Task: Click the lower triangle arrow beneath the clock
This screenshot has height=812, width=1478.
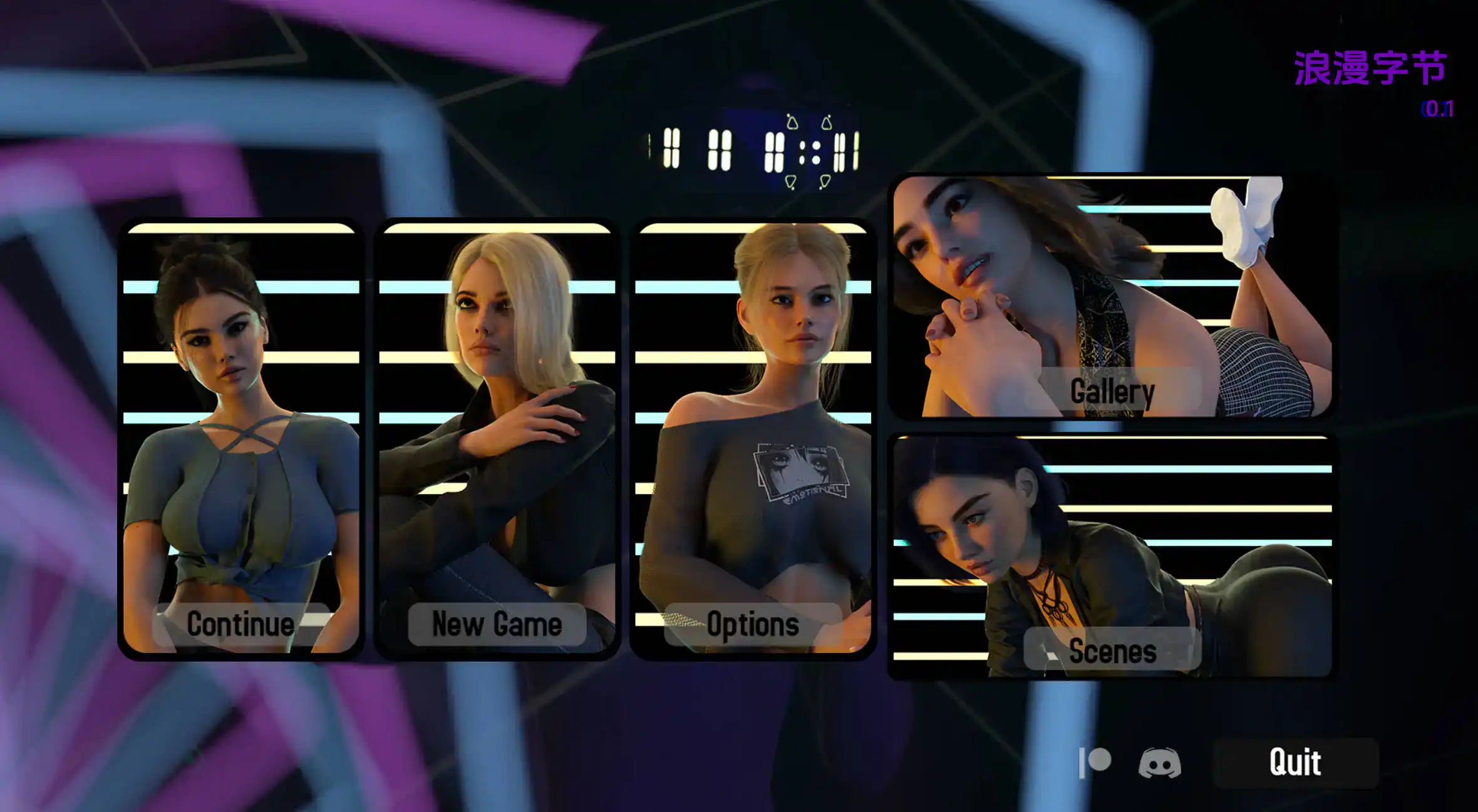Action: coord(791,182)
